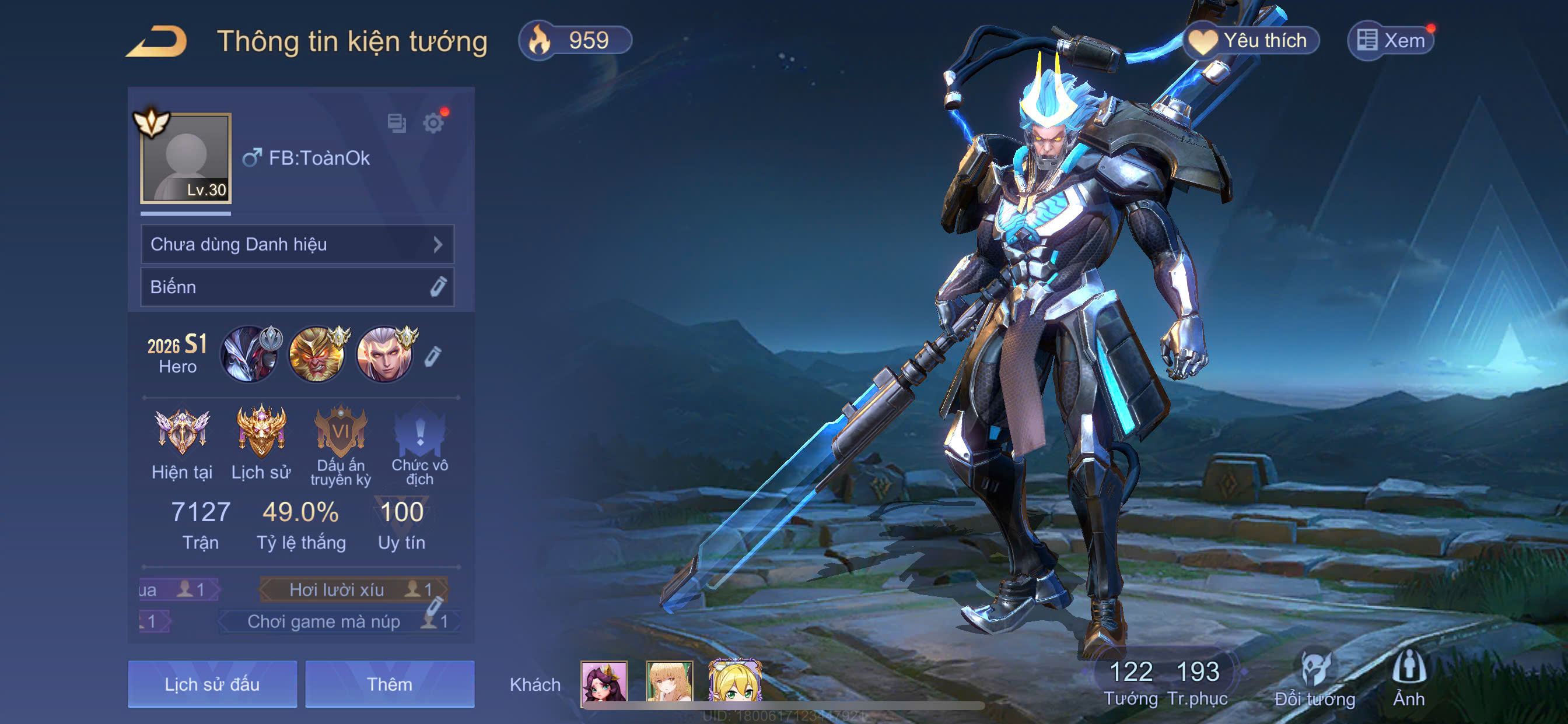The image size is (1568, 724).
Task: Open the Ảnh photo button
Action: (x=1409, y=680)
